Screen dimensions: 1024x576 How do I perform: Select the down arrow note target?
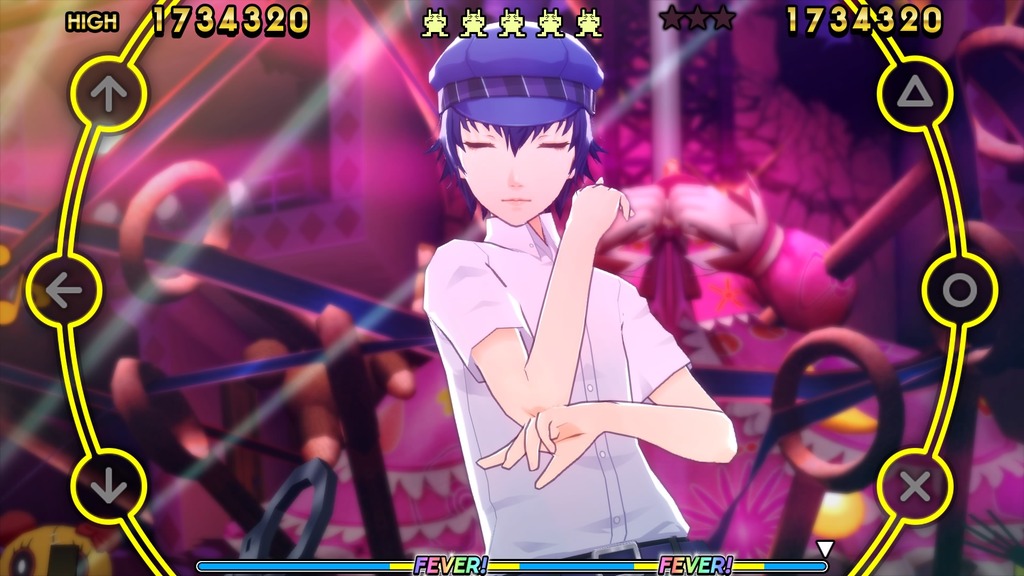[x=108, y=487]
